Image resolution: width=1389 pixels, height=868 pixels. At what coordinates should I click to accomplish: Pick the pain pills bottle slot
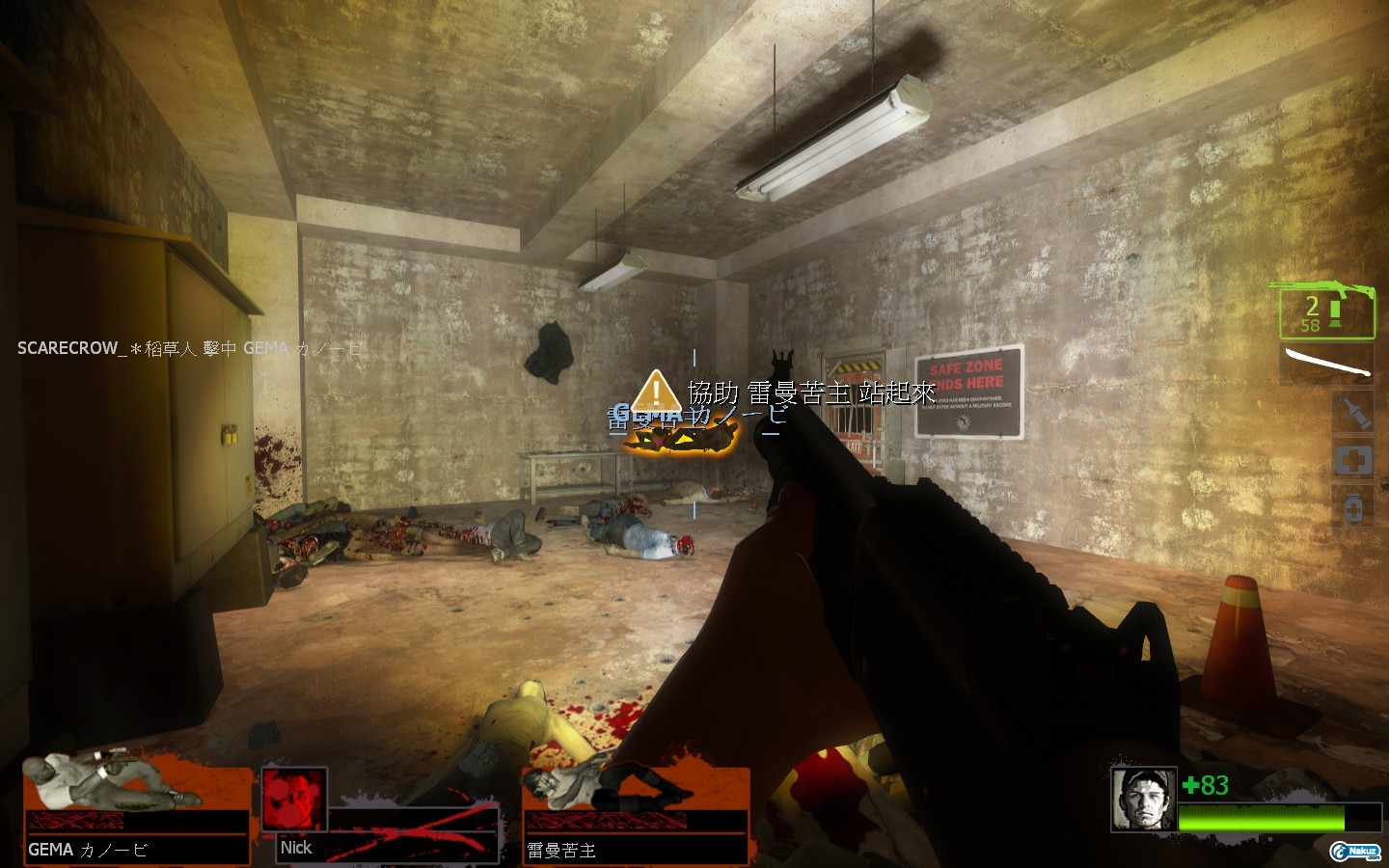coord(1352,505)
